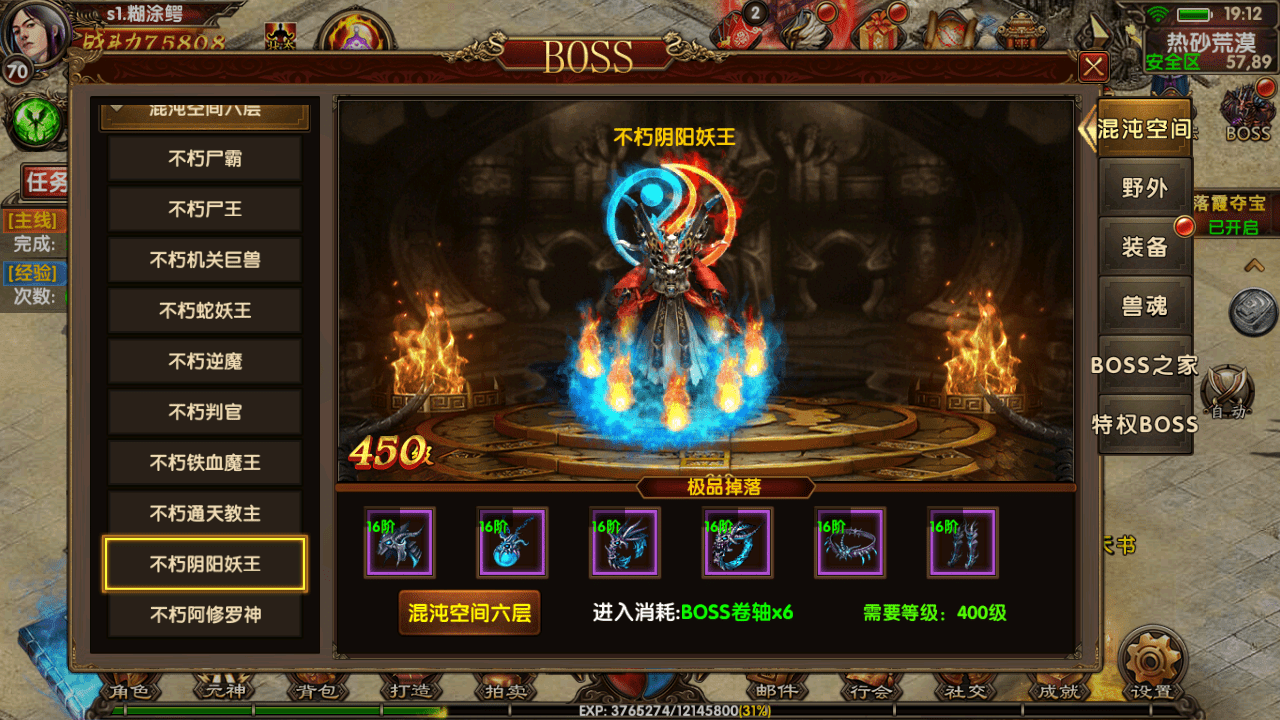The image size is (1280, 720).
Task: Switch to the 兽魂 tab
Action: [x=1145, y=306]
